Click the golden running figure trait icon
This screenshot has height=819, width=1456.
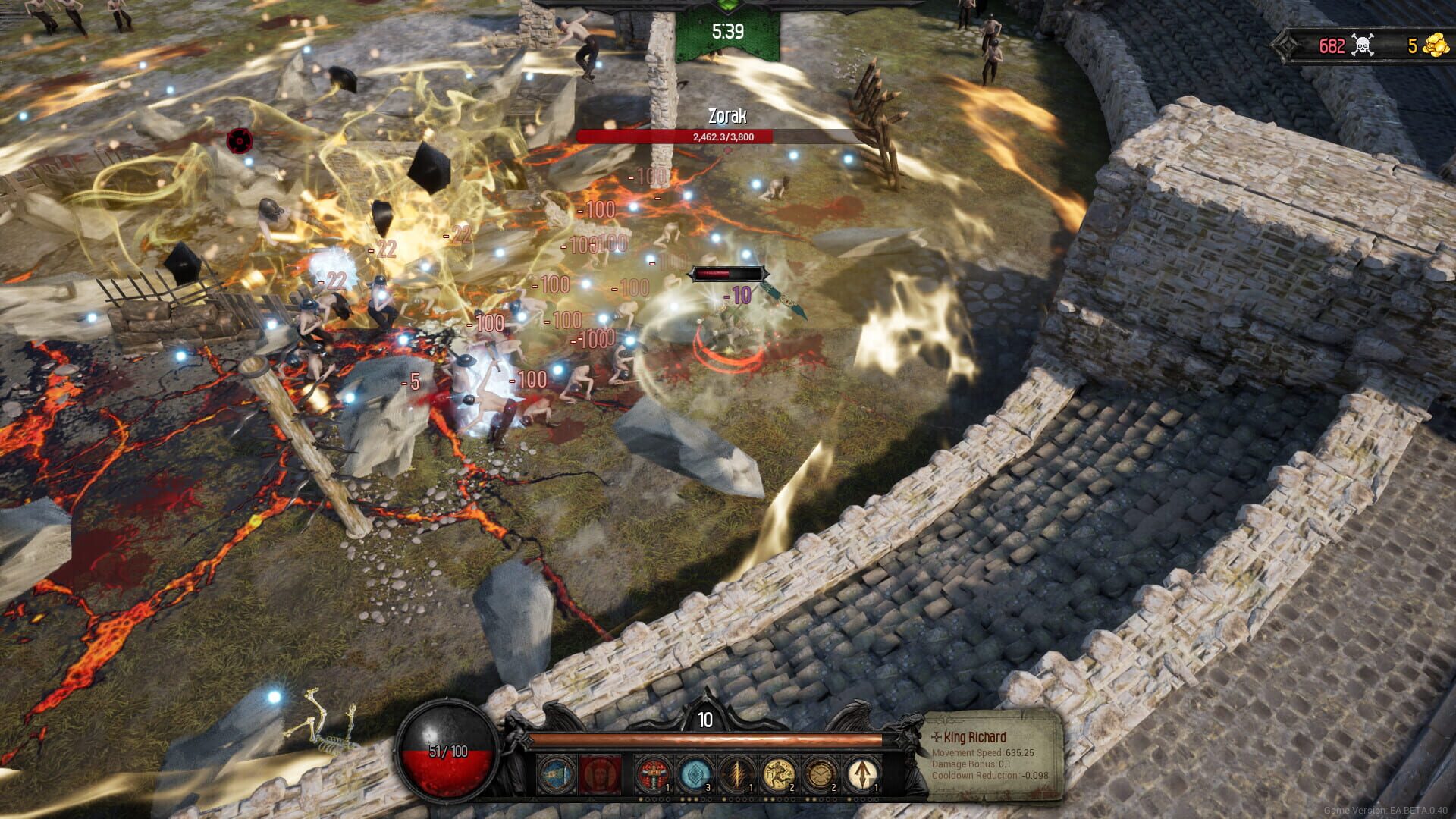coord(780,773)
